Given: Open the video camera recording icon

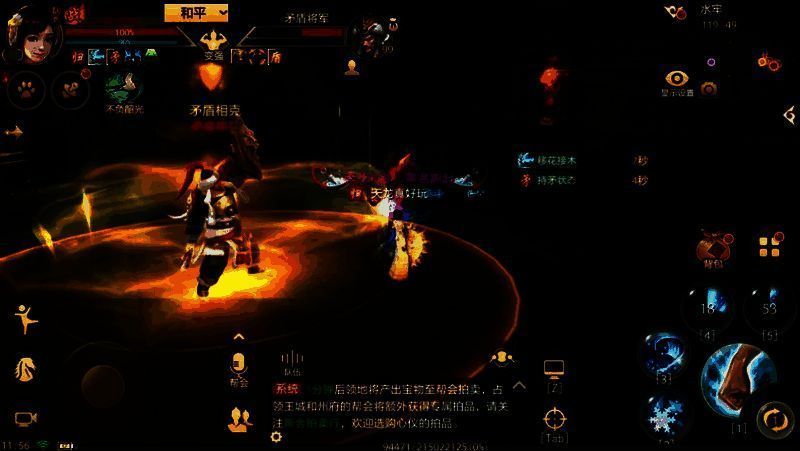Looking at the screenshot, I should [26, 418].
